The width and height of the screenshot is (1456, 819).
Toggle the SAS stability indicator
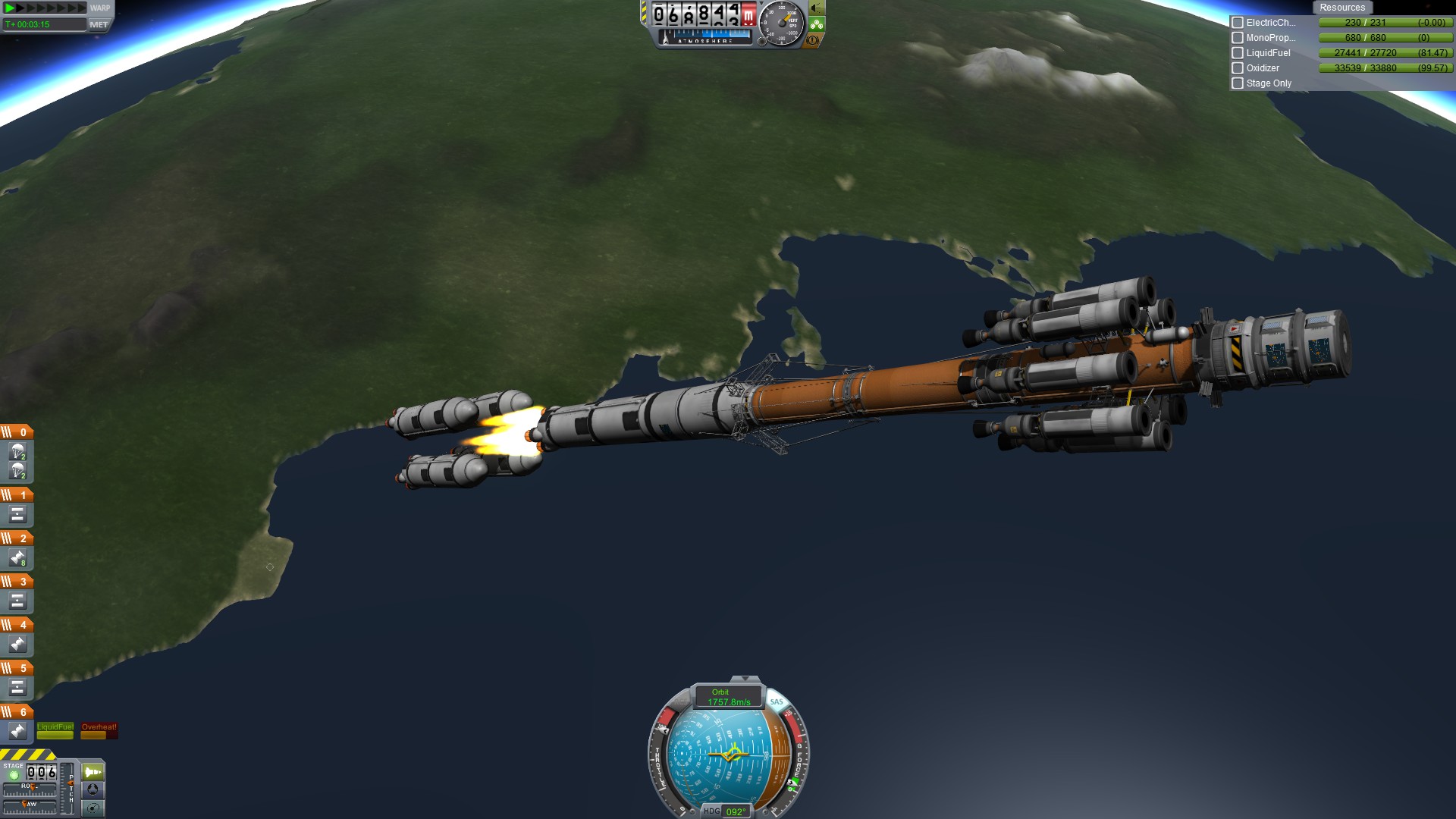tap(777, 701)
